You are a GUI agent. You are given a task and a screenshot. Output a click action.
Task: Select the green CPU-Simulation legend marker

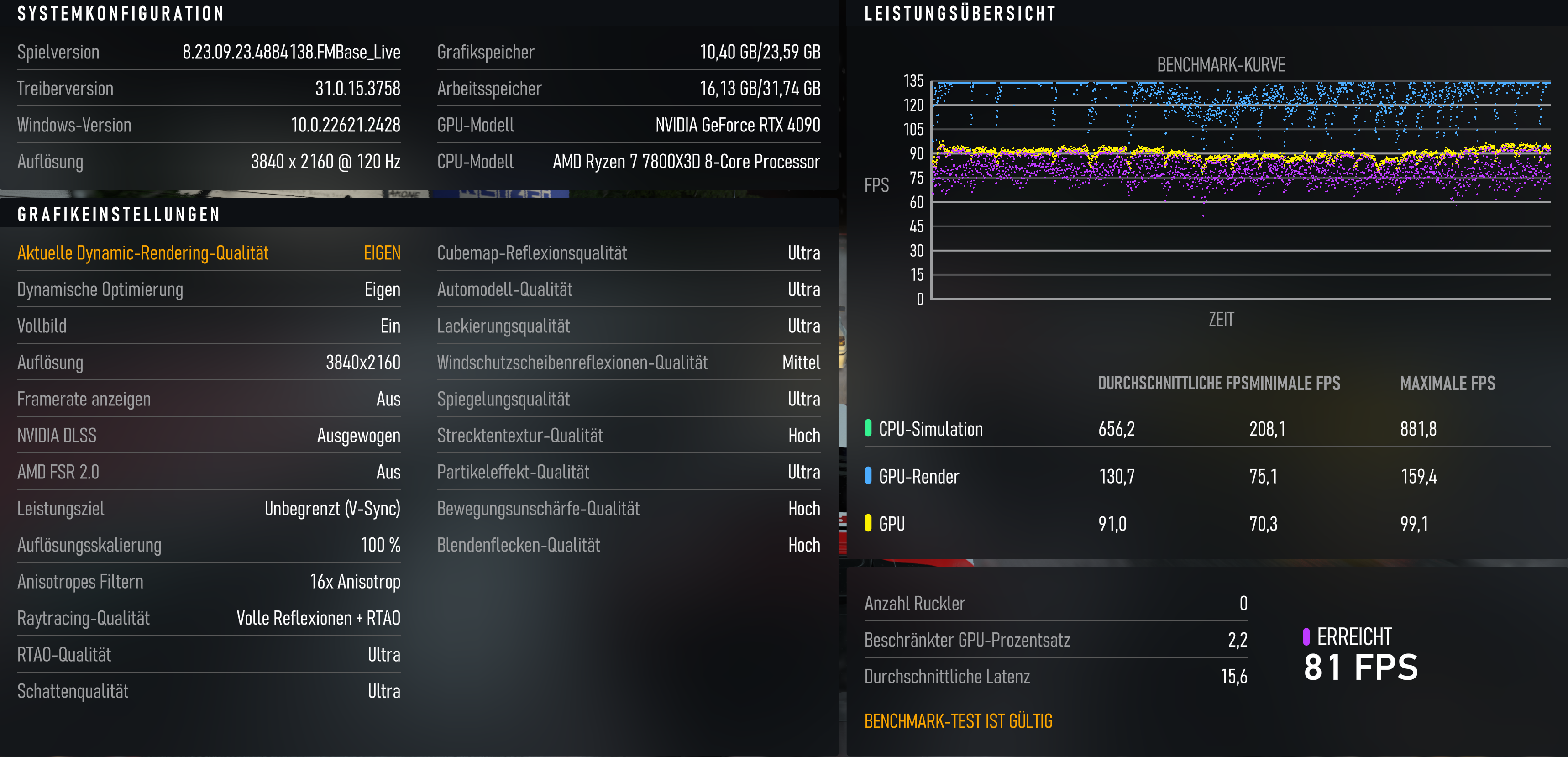coord(869,429)
